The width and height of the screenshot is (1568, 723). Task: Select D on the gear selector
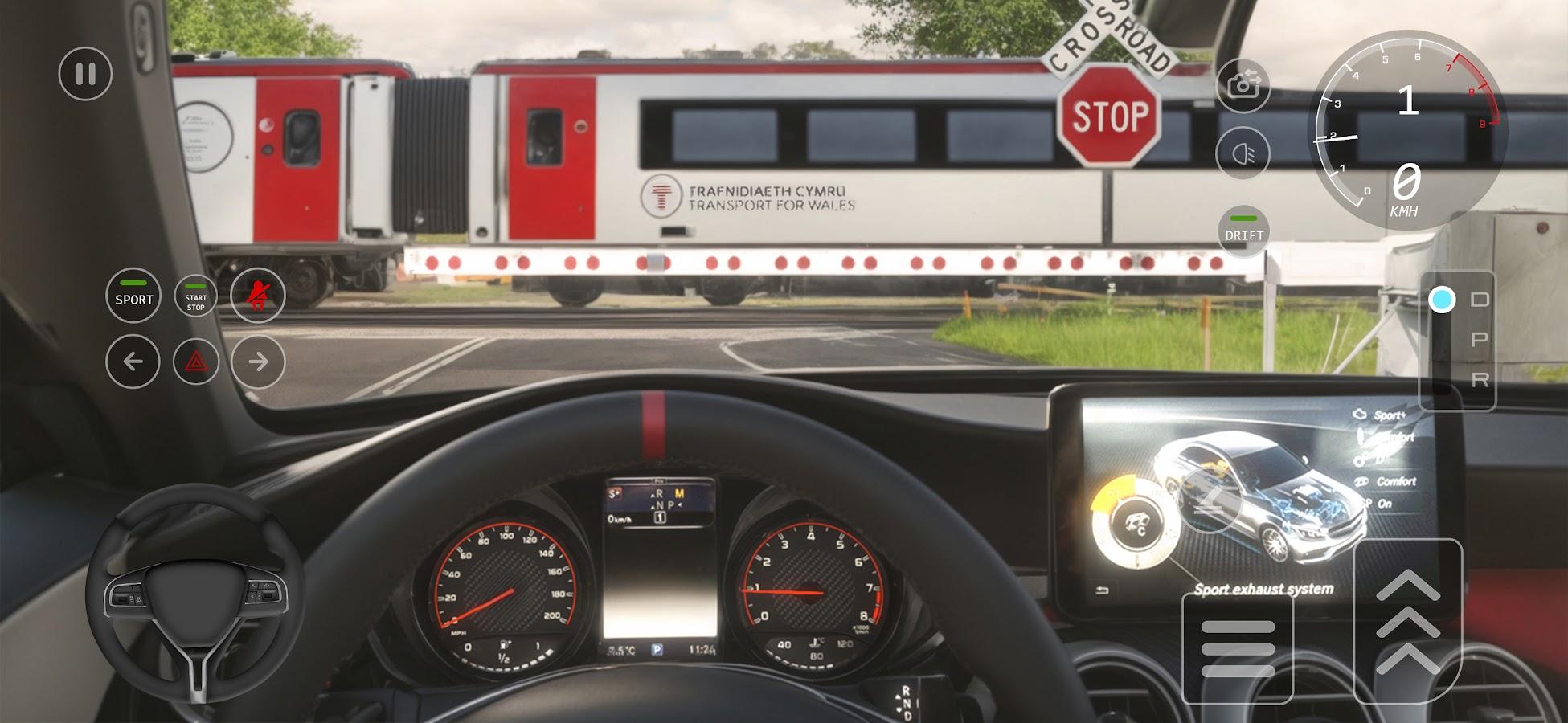1479,300
